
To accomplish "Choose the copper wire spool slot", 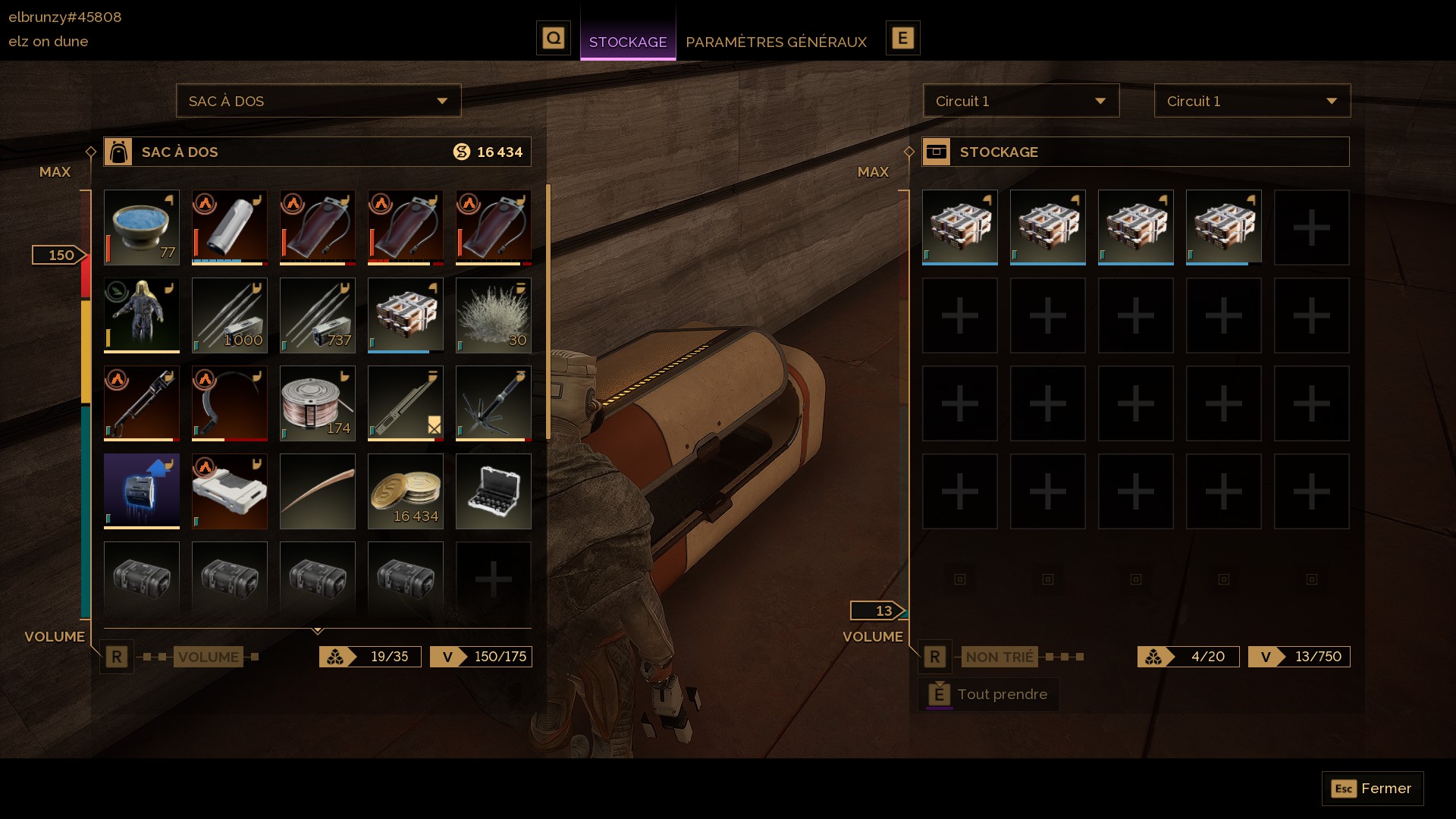I will (x=318, y=403).
